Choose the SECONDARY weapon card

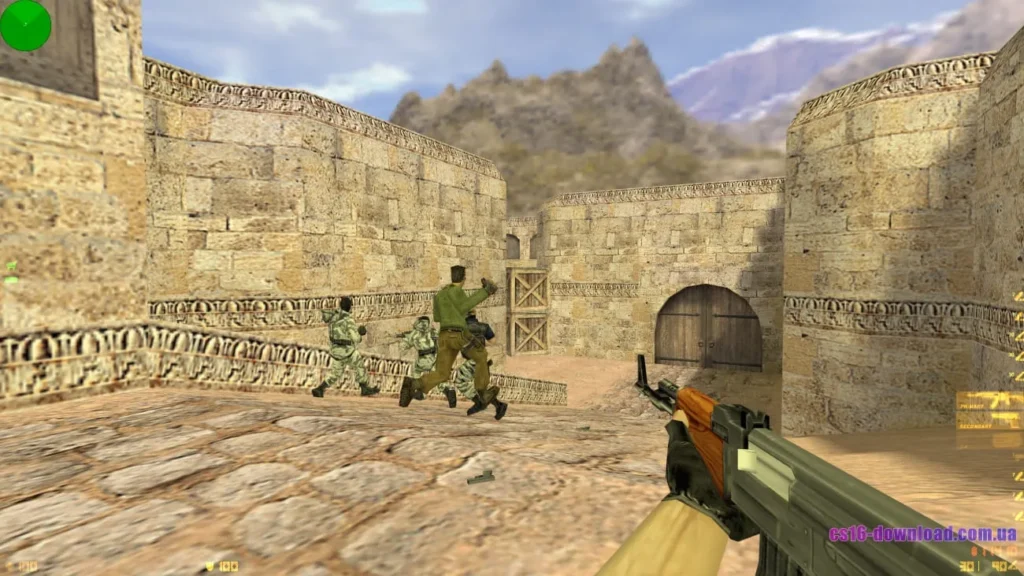pyautogui.click(x=989, y=421)
